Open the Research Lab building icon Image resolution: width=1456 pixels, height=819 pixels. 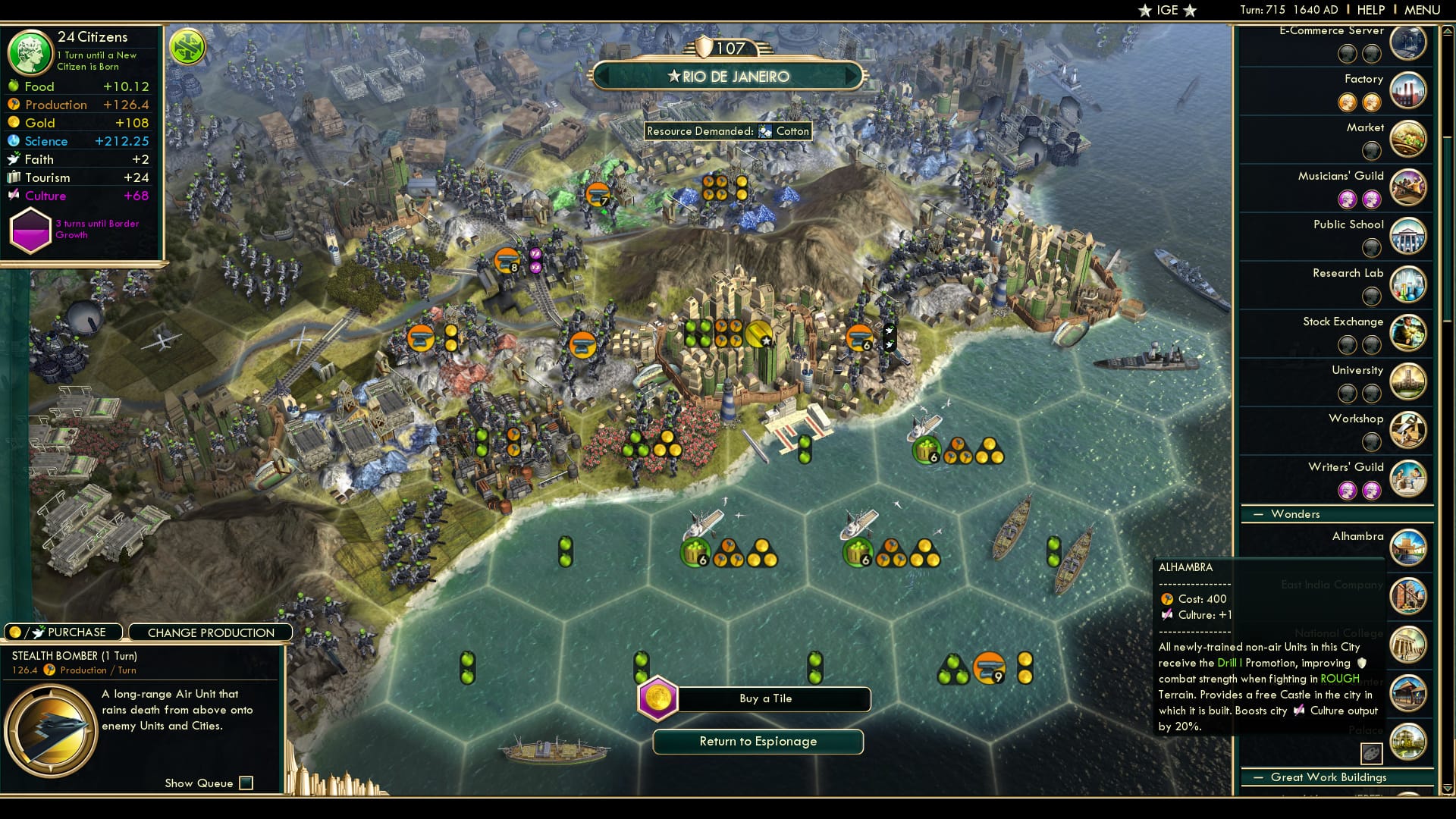[x=1409, y=284]
